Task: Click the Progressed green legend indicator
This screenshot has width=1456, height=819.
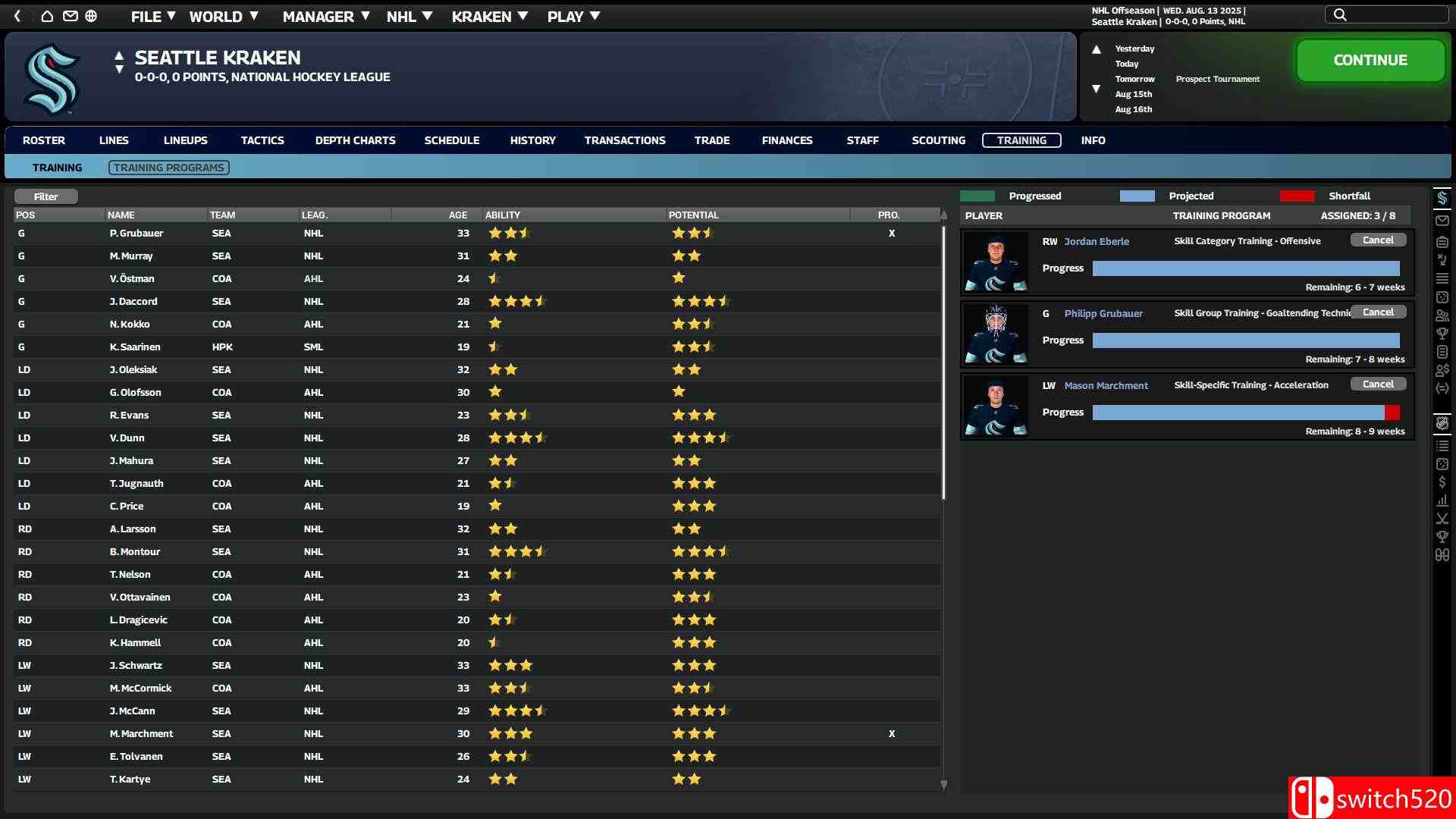Action: [x=978, y=196]
